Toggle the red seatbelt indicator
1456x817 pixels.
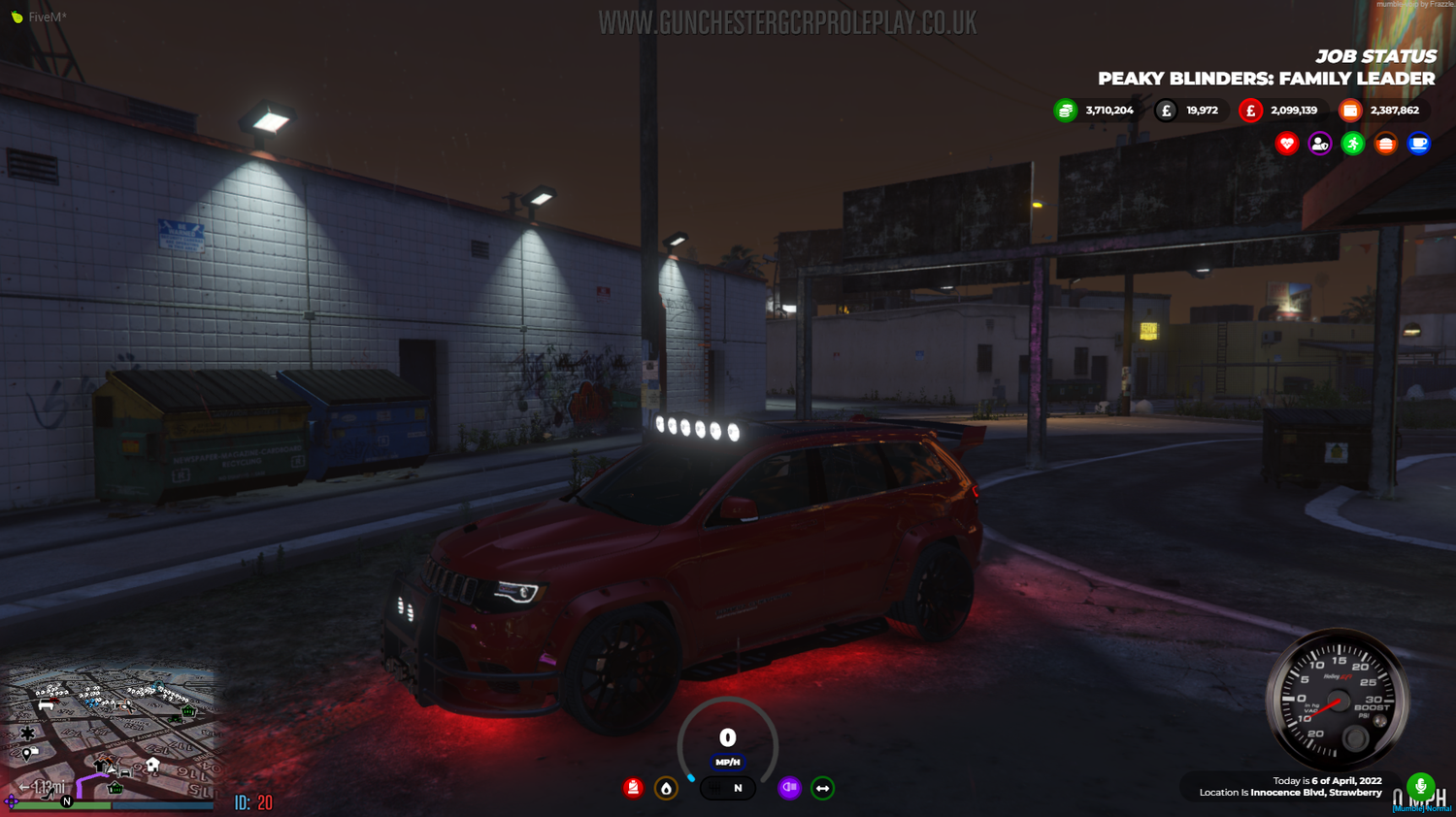pyautogui.click(x=633, y=787)
